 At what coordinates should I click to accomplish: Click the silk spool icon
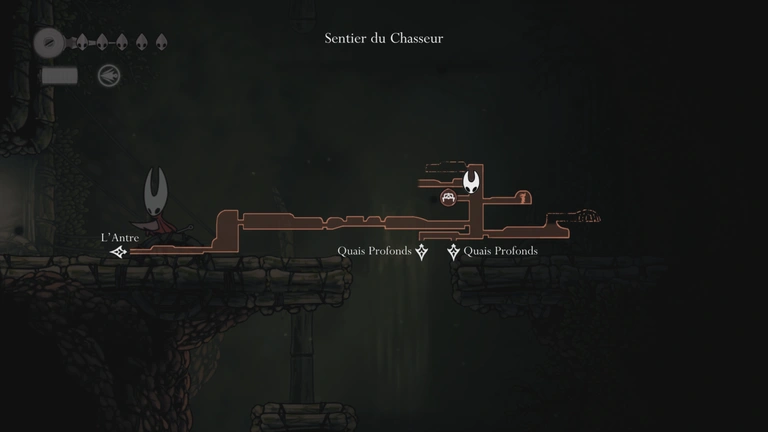pos(47,43)
